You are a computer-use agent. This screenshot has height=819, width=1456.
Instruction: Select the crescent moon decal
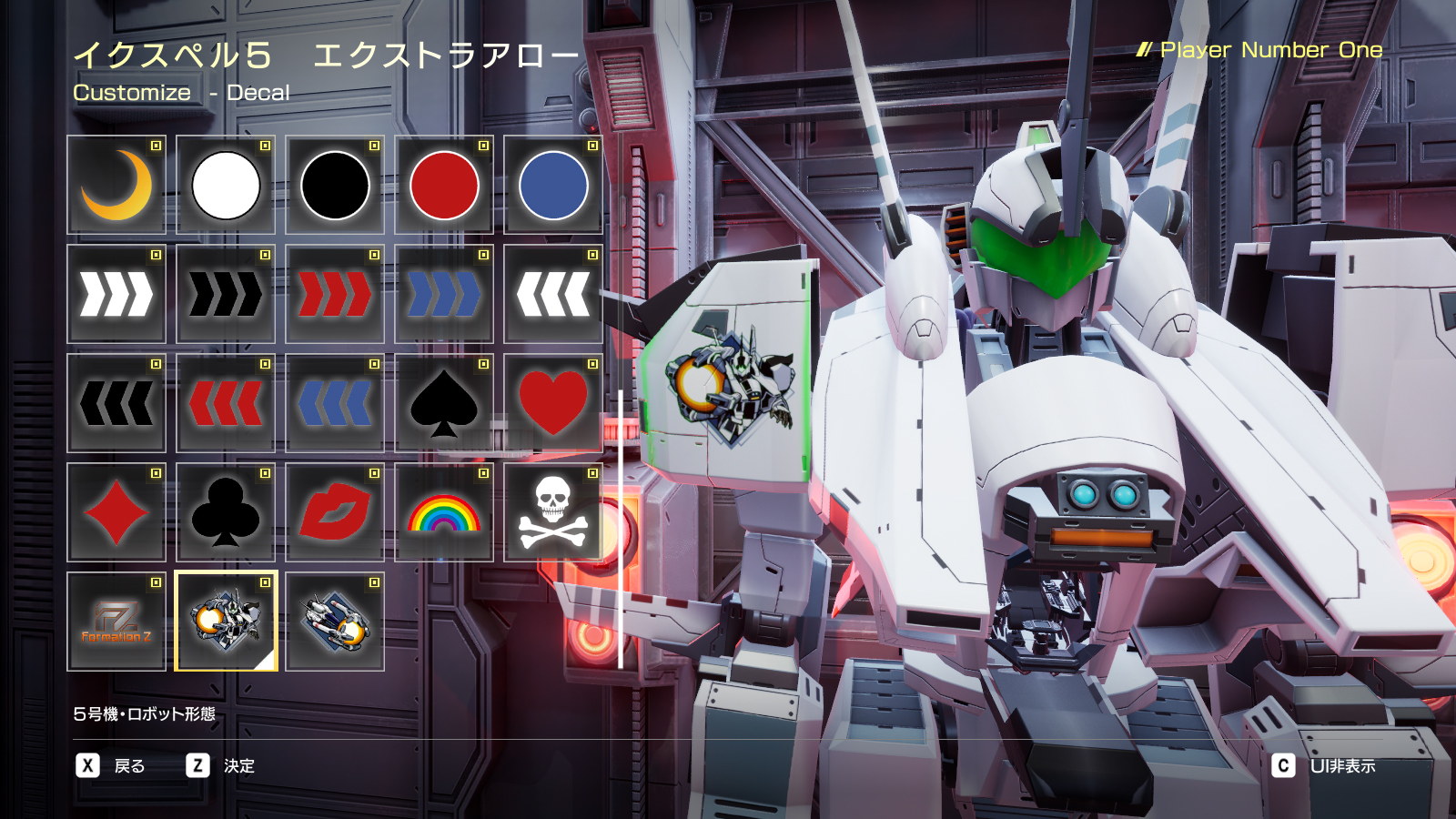pos(116,185)
